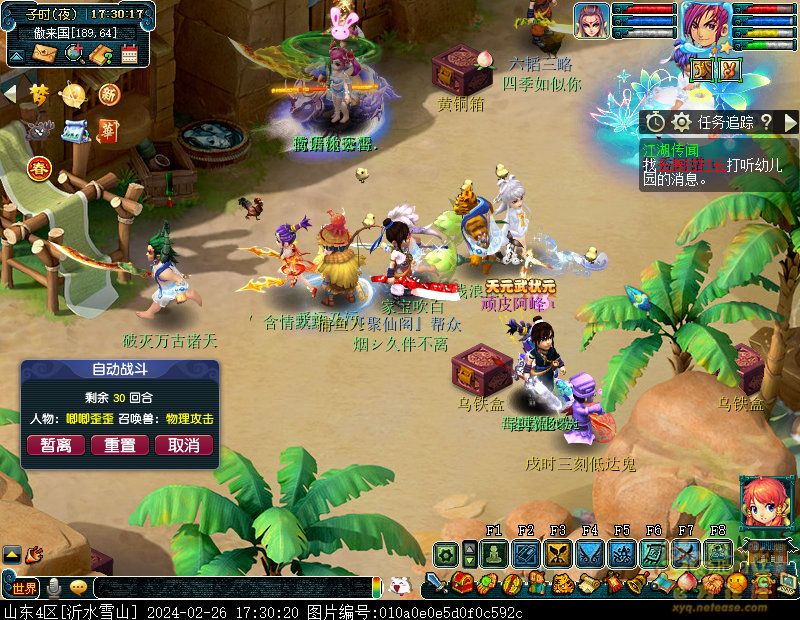This screenshot has height=620, width=800.
Task: Click the 梦 icon
Action: (38, 95)
